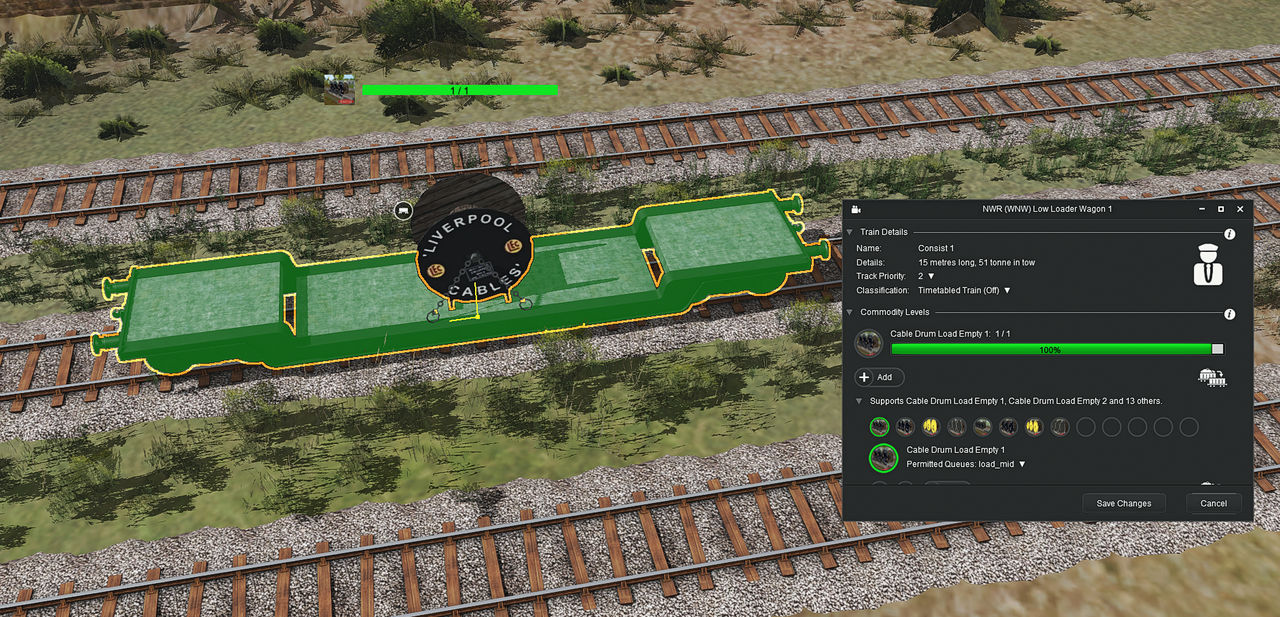Screen dimensions: 1280x617
Task: Add a new commodity with the Add button
Action: (880, 377)
